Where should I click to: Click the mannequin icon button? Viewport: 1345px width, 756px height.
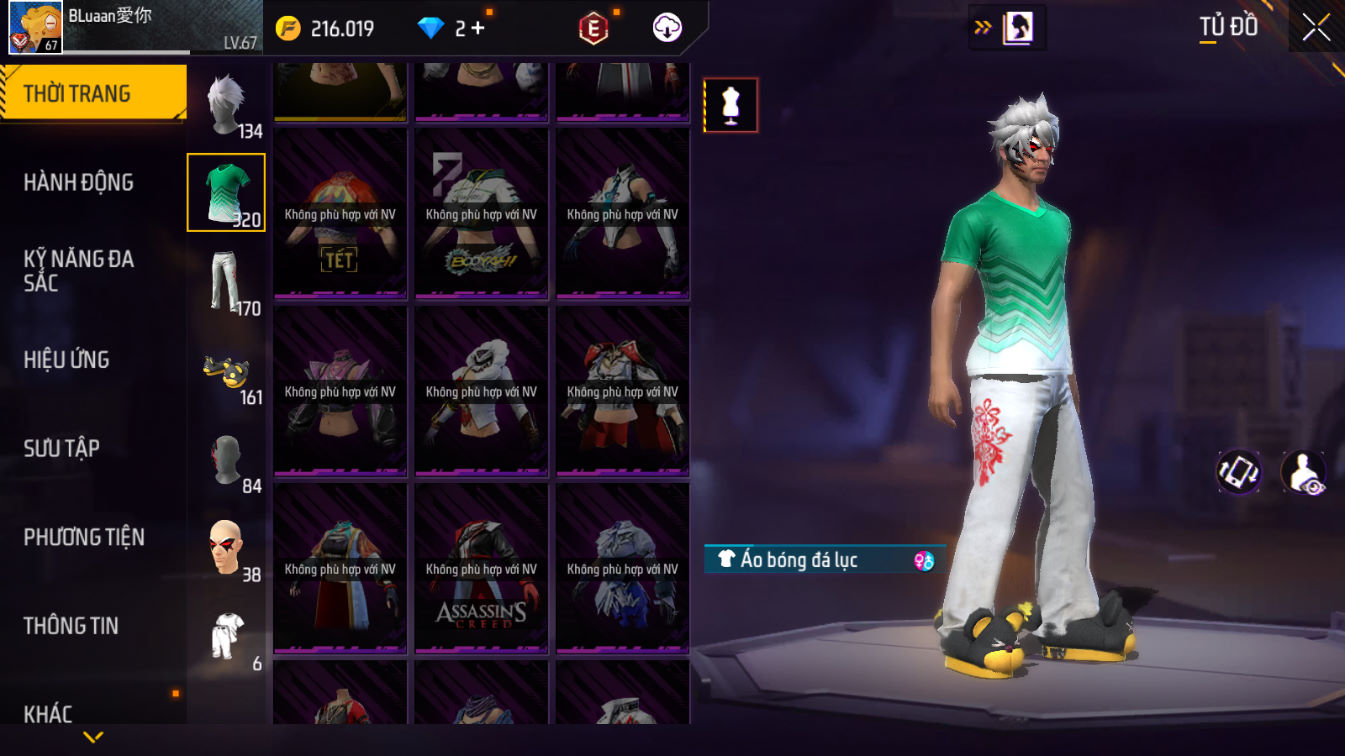click(x=730, y=105)
